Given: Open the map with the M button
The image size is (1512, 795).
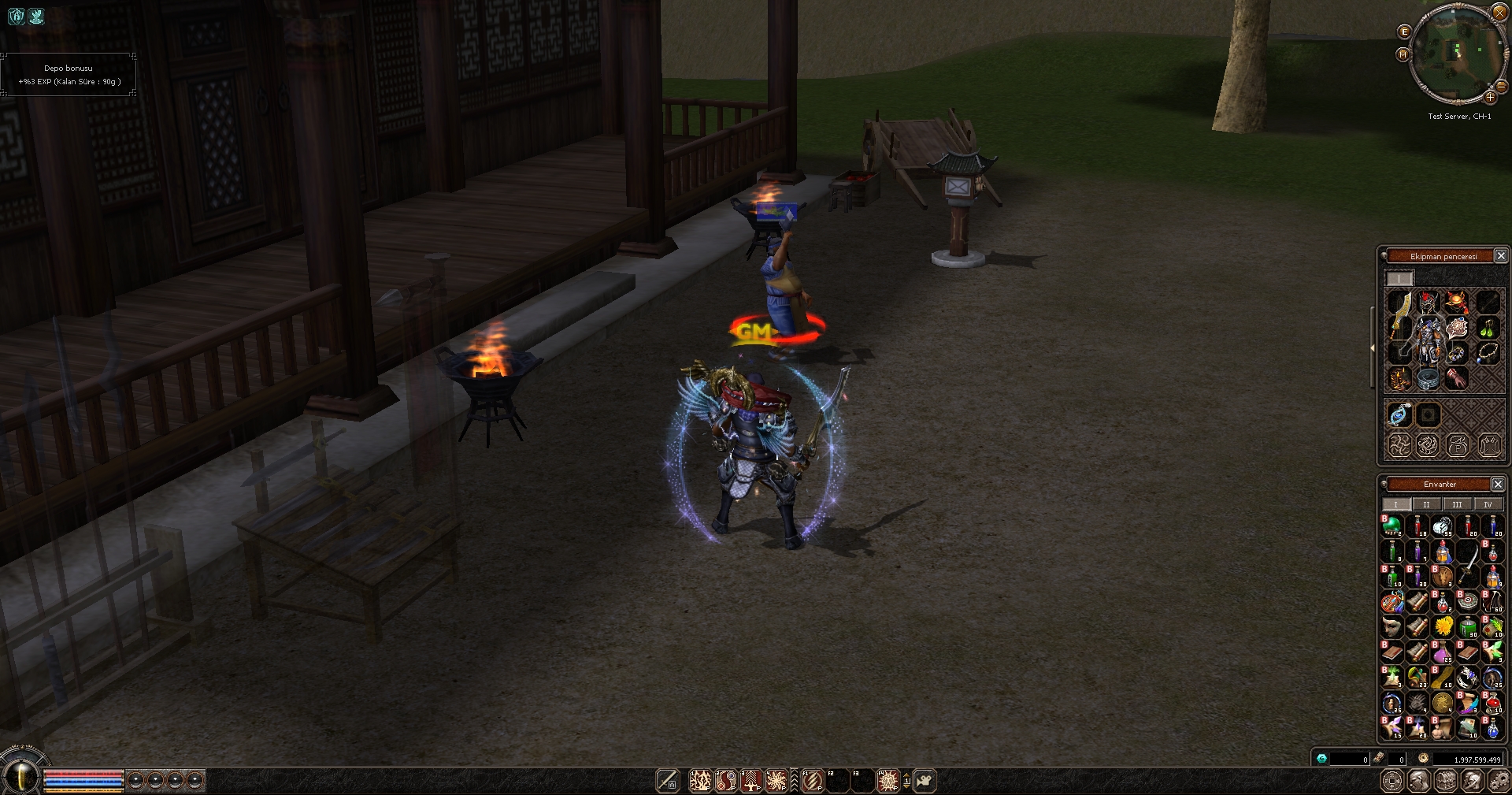Looking at the screenshot, I should click(x=1403, y=54).
